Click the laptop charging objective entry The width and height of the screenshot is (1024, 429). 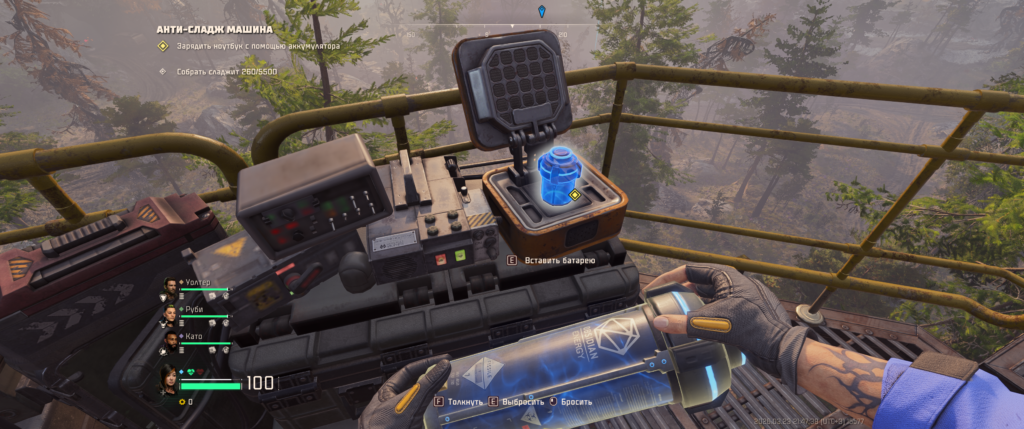pyautogui.click(x=255, y=46)
